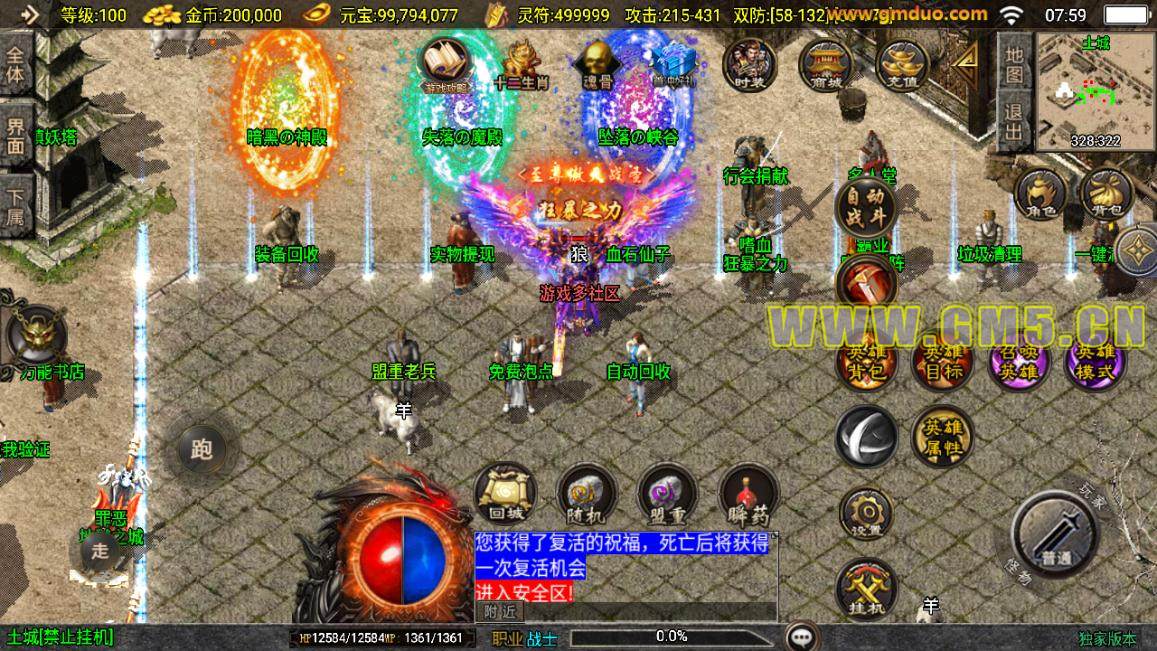
Task: Click the 退出 exit button
Action: pyautogui.click(x=1014, y=122)
